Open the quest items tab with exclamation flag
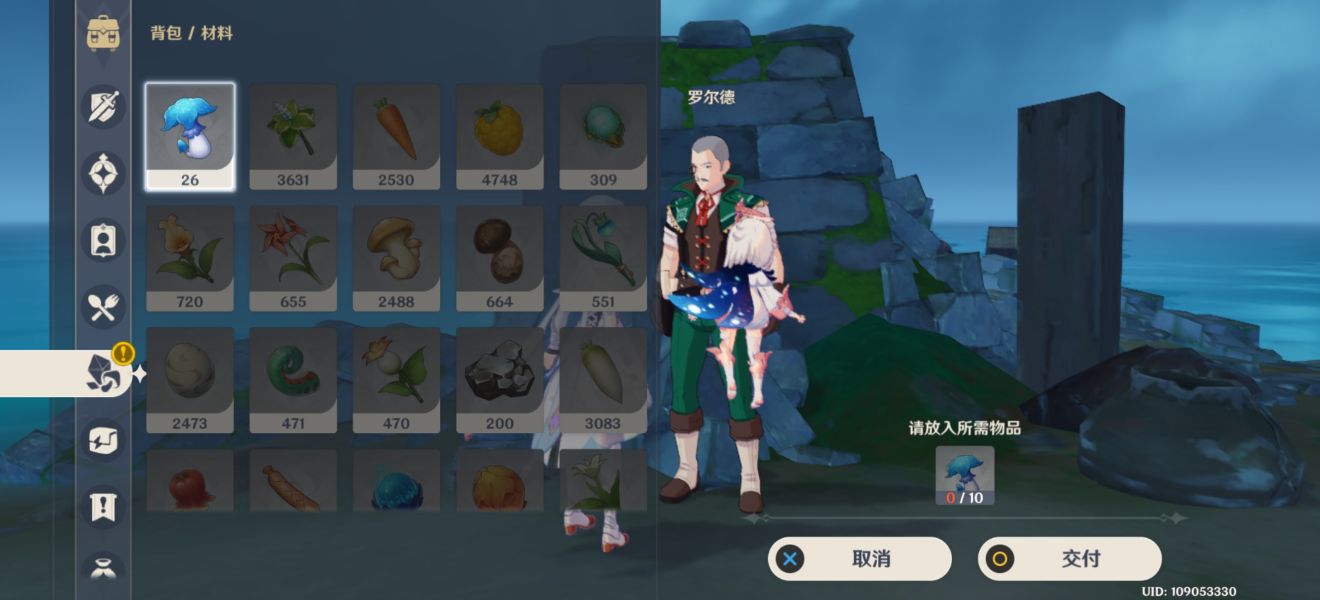 103,507
